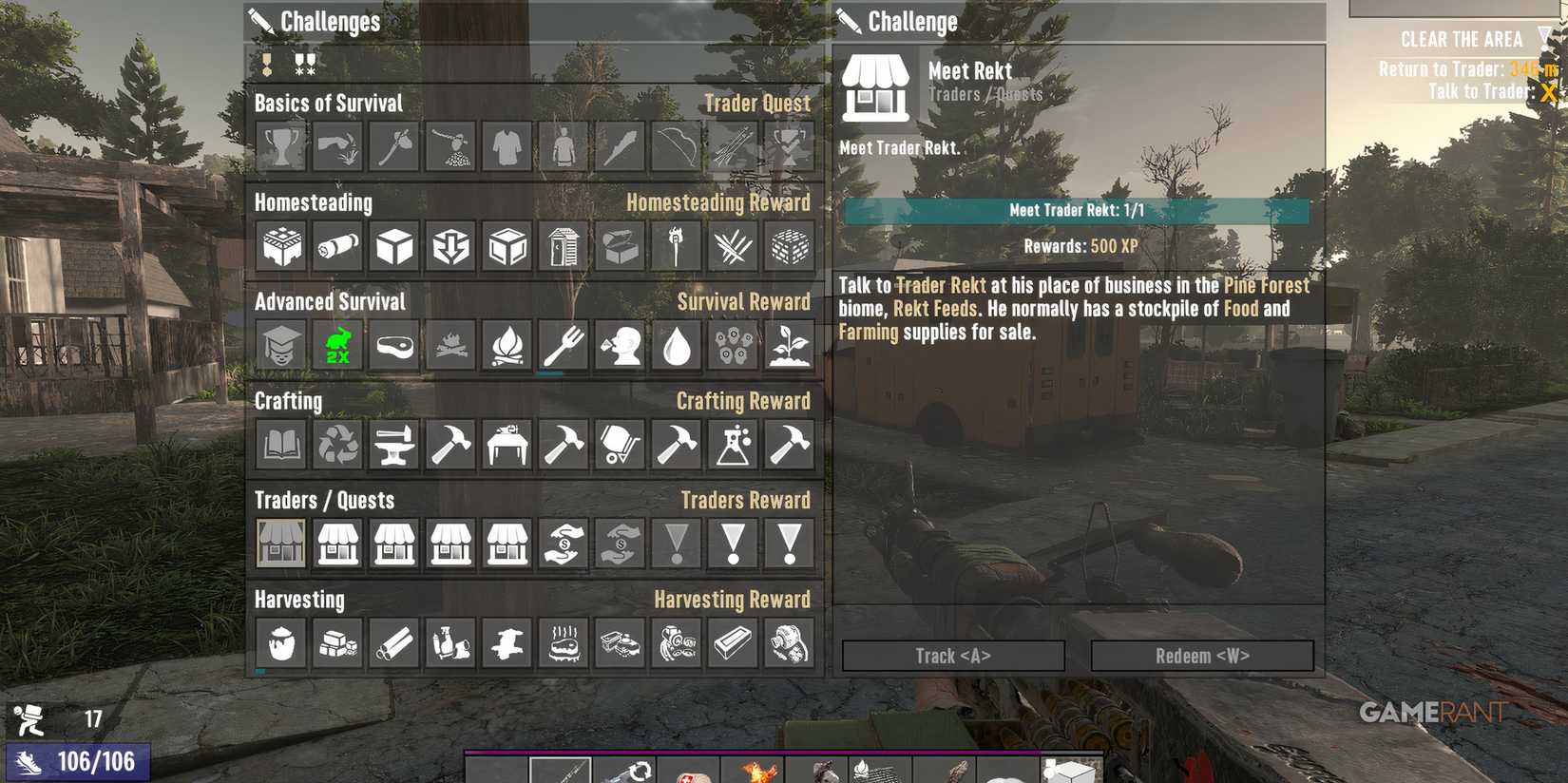
Task: Open the cake challenge under Harvesting
Action: [x=562, y=642]
